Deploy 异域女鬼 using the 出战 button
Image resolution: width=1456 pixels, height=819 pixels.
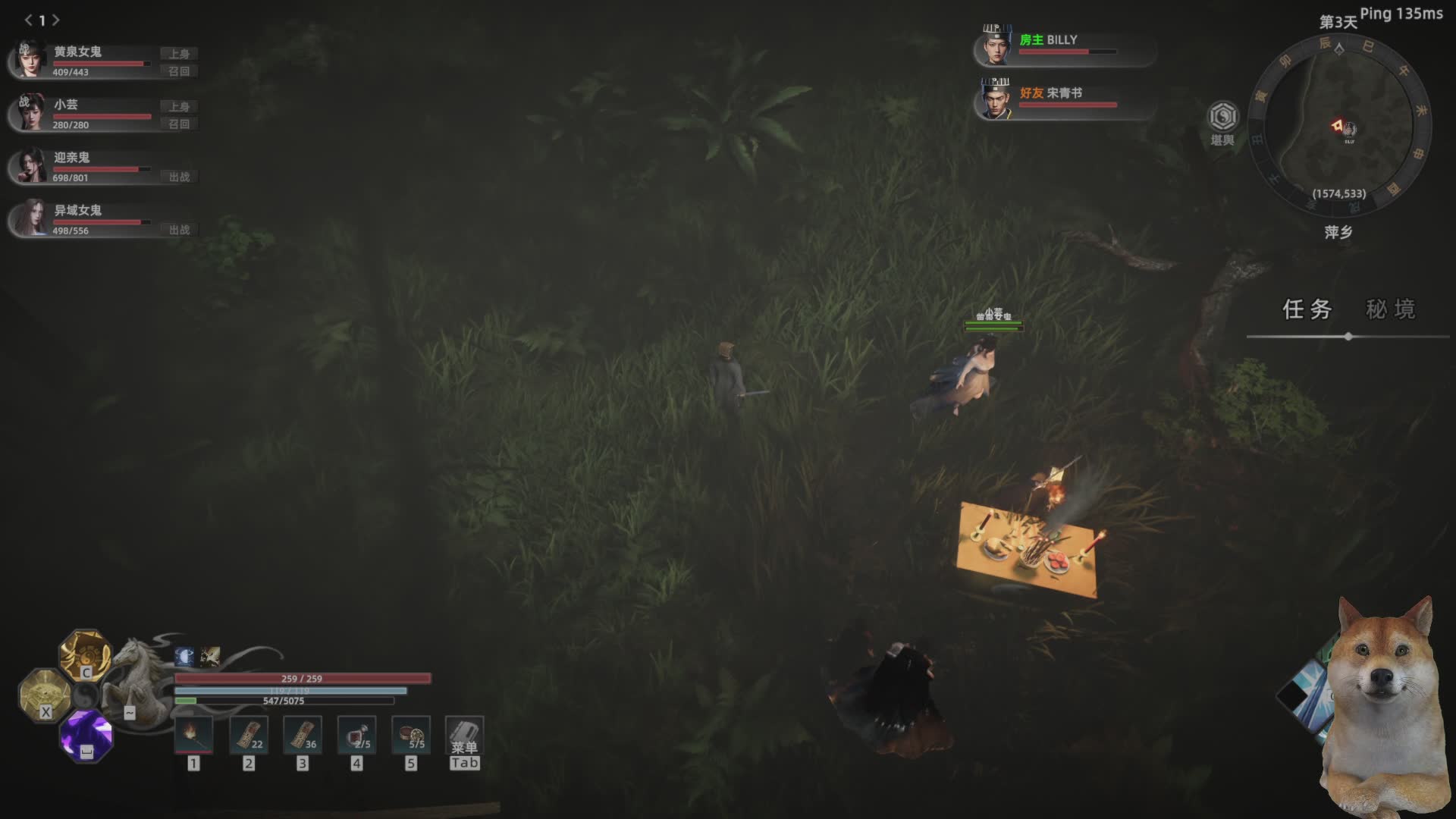(179, 230)
